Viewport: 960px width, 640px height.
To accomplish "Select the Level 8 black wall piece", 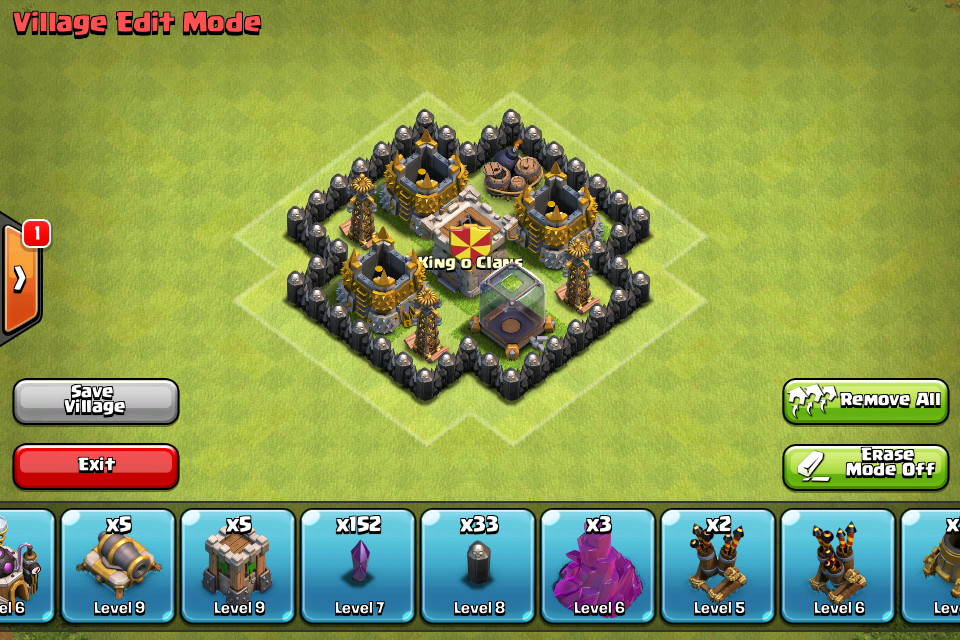I will [478, 566].
